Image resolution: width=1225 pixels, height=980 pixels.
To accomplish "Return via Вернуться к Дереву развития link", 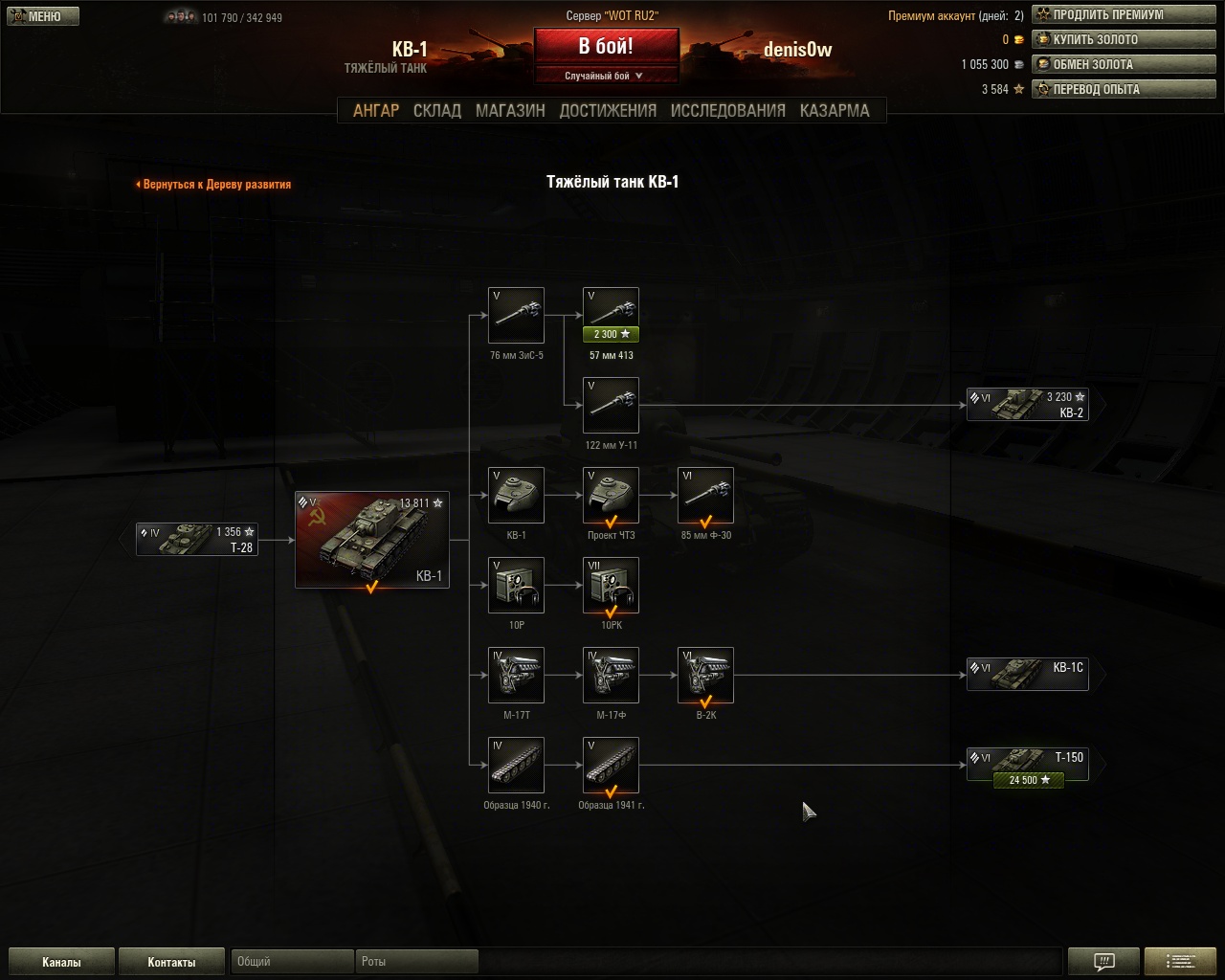I will click(x=214, y=184).
